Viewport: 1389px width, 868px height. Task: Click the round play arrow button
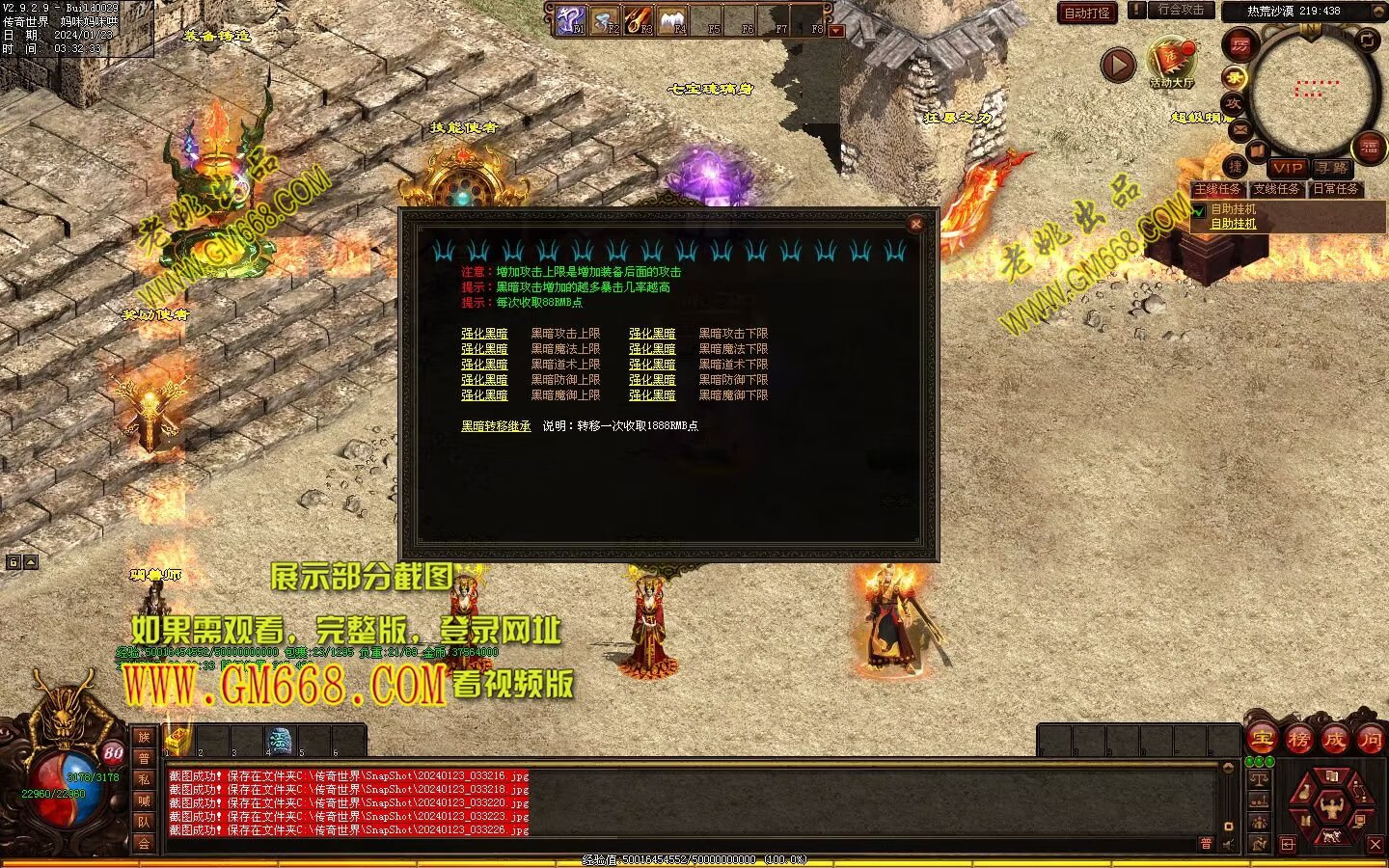point(1119,66)
